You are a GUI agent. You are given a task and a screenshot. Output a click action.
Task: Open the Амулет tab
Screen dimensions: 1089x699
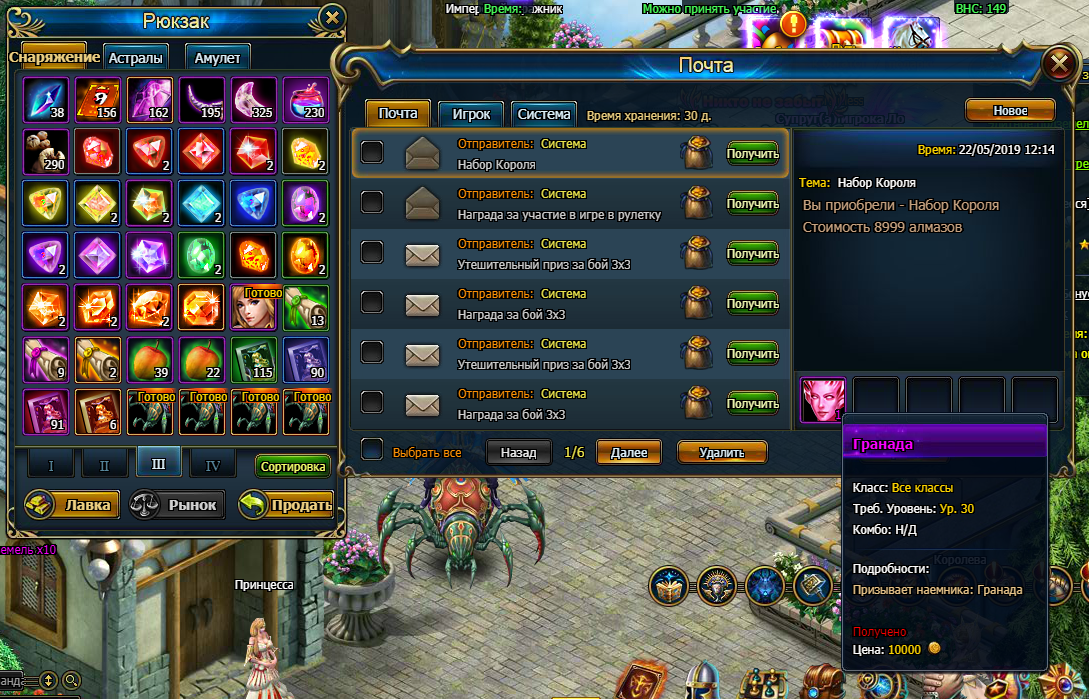(216, 58)
